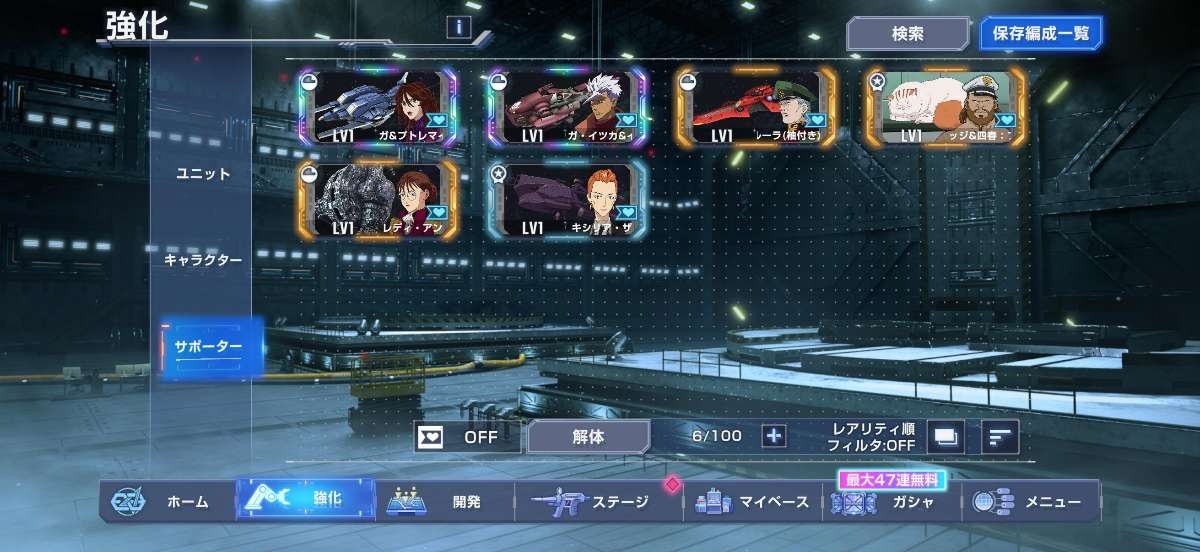1200x552 pixels.
Task: Expand capacity with the plus button
Action: point(774,436)
